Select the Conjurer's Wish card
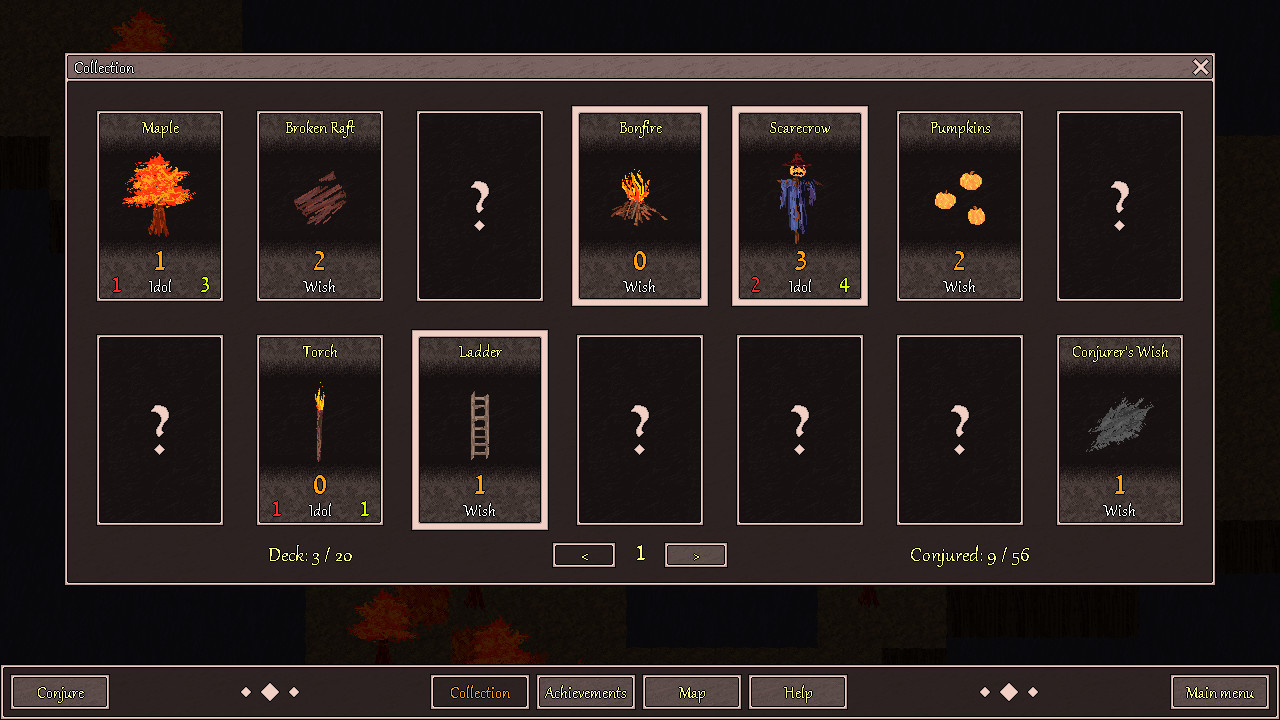Image resolution: width=1280 pixels, height=720 pixels. 1119,430
